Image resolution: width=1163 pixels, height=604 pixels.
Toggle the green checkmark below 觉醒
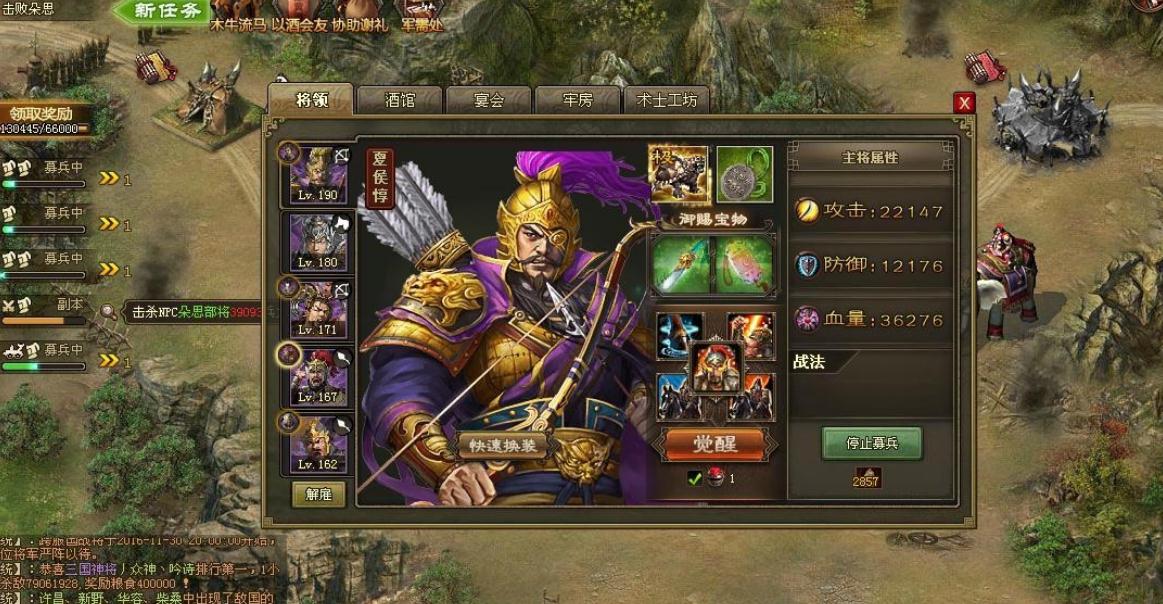[694, 479]
